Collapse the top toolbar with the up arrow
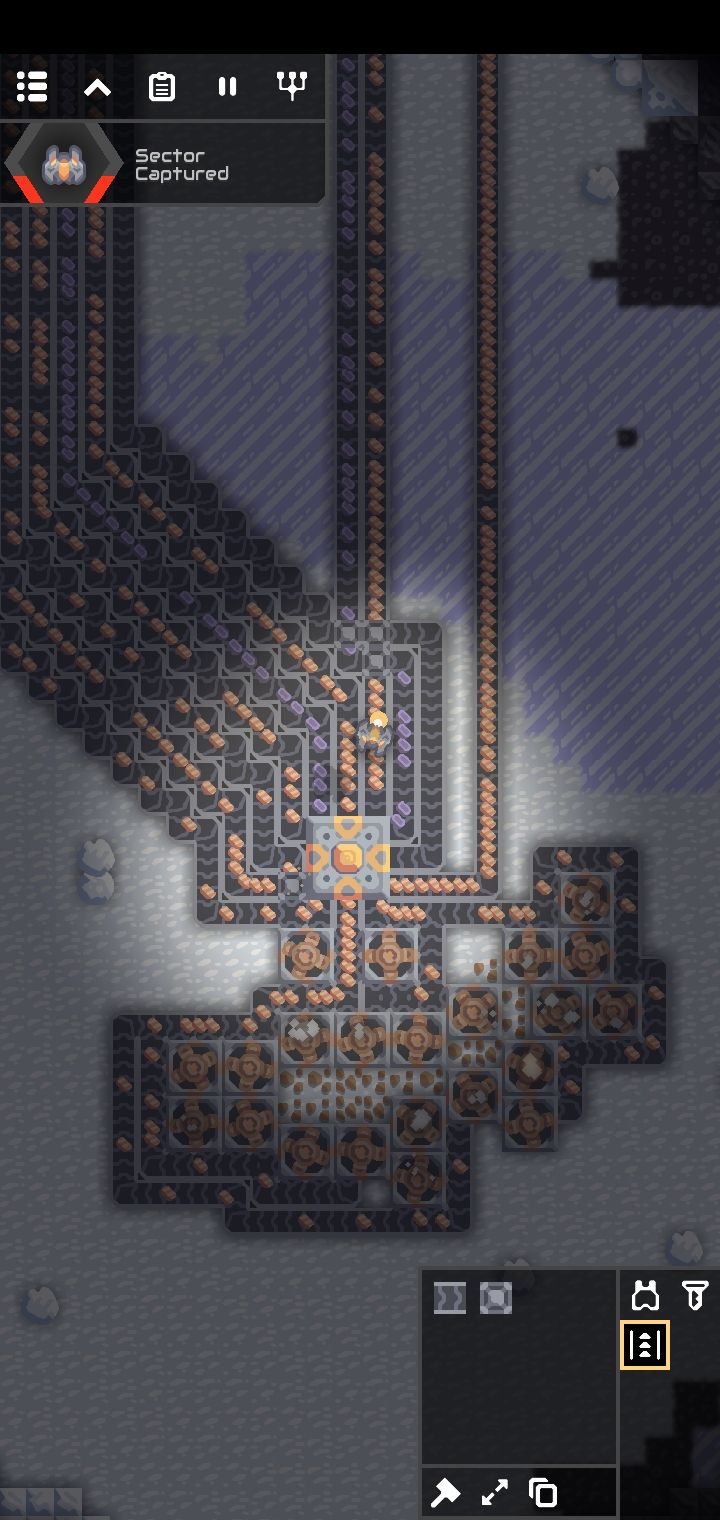This screenshot has width=720, height=1520. (x=97, y=87)
